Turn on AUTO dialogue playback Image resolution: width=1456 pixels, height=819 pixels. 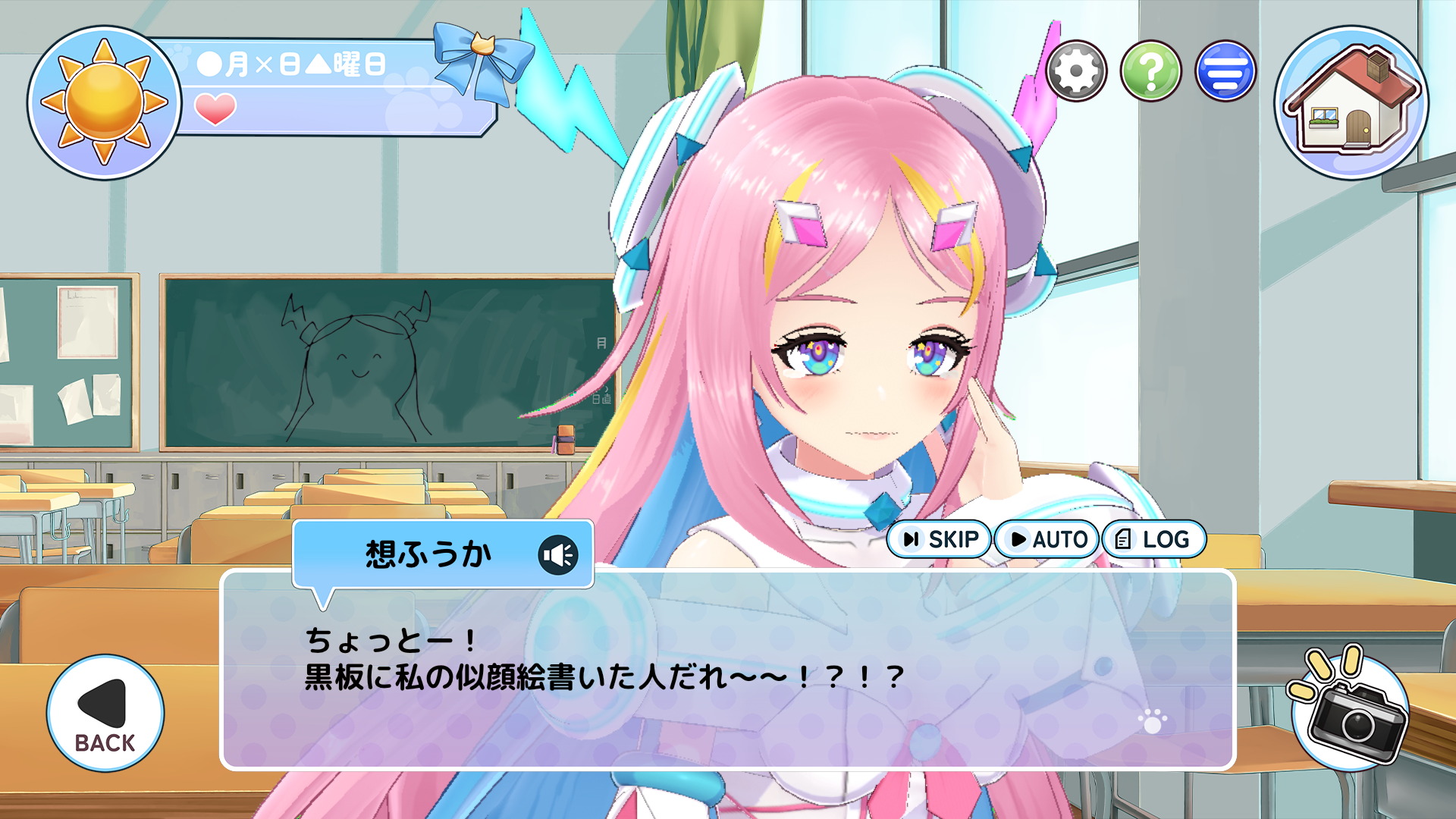click(x=1047, y=539)
